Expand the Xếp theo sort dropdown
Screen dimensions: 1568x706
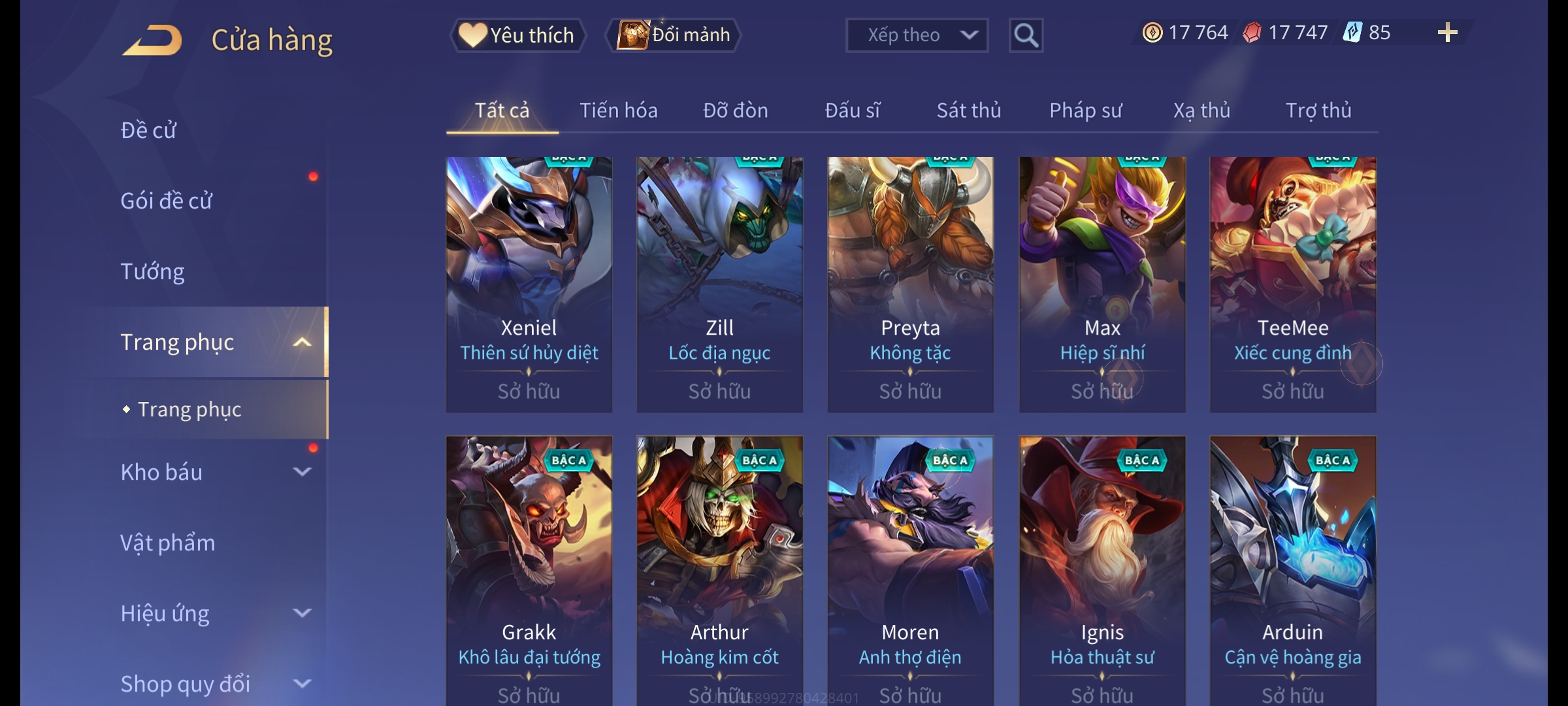(916, 35)
